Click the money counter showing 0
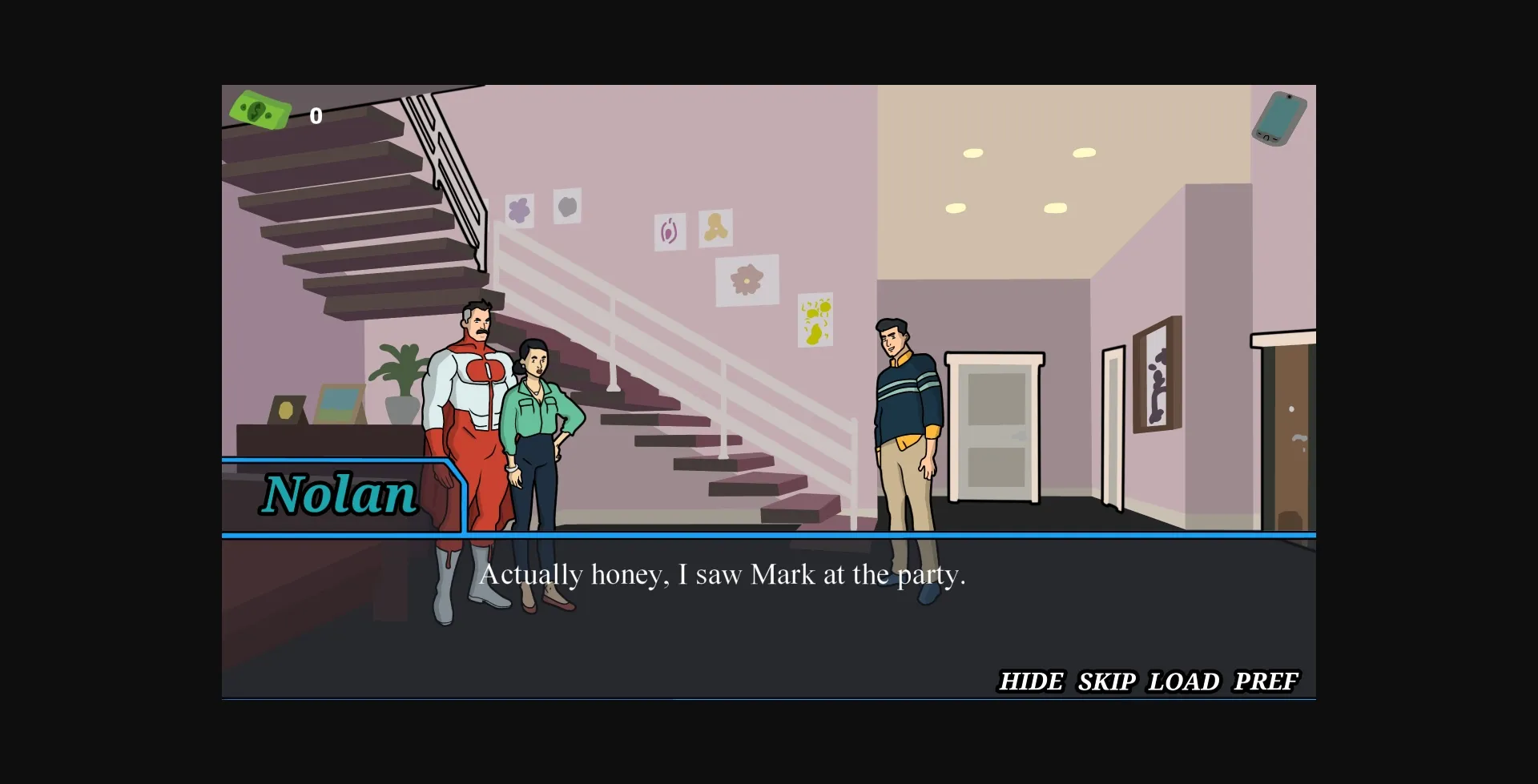The width and height of the screenshot is (1538, 784). tap(316, 115)
